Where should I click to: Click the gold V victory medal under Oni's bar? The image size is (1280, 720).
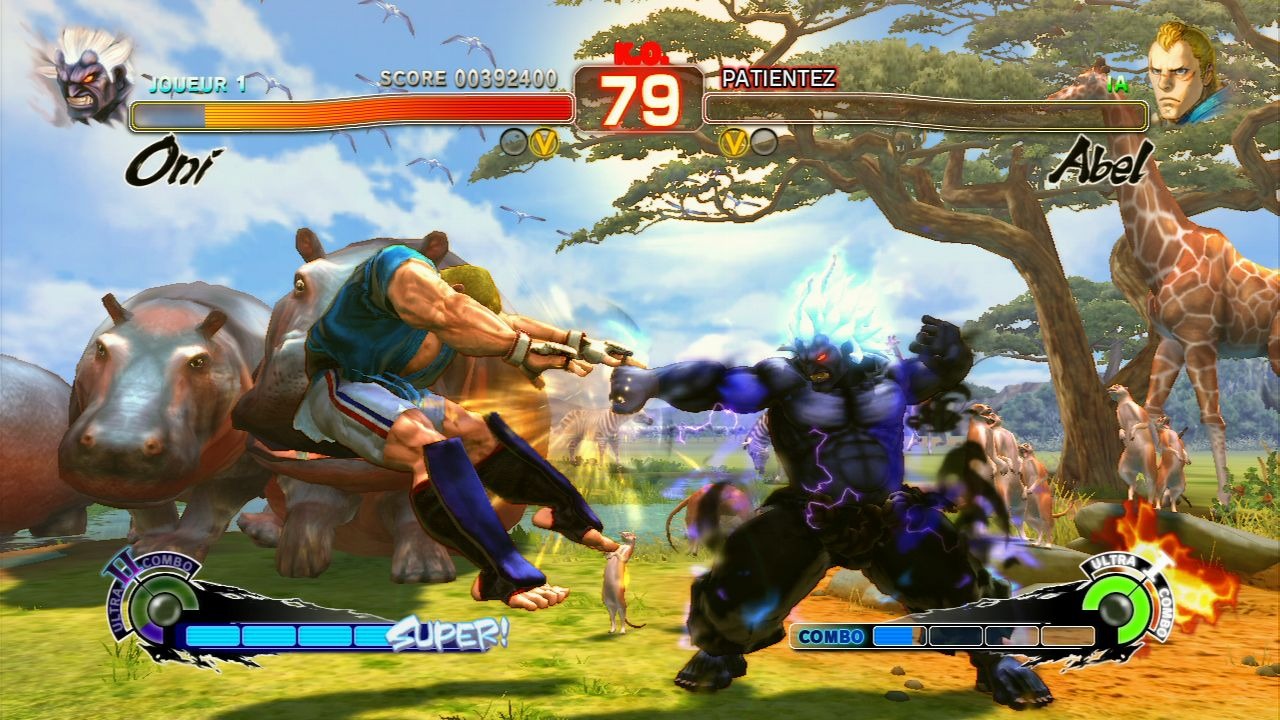(x=543, y=143)
